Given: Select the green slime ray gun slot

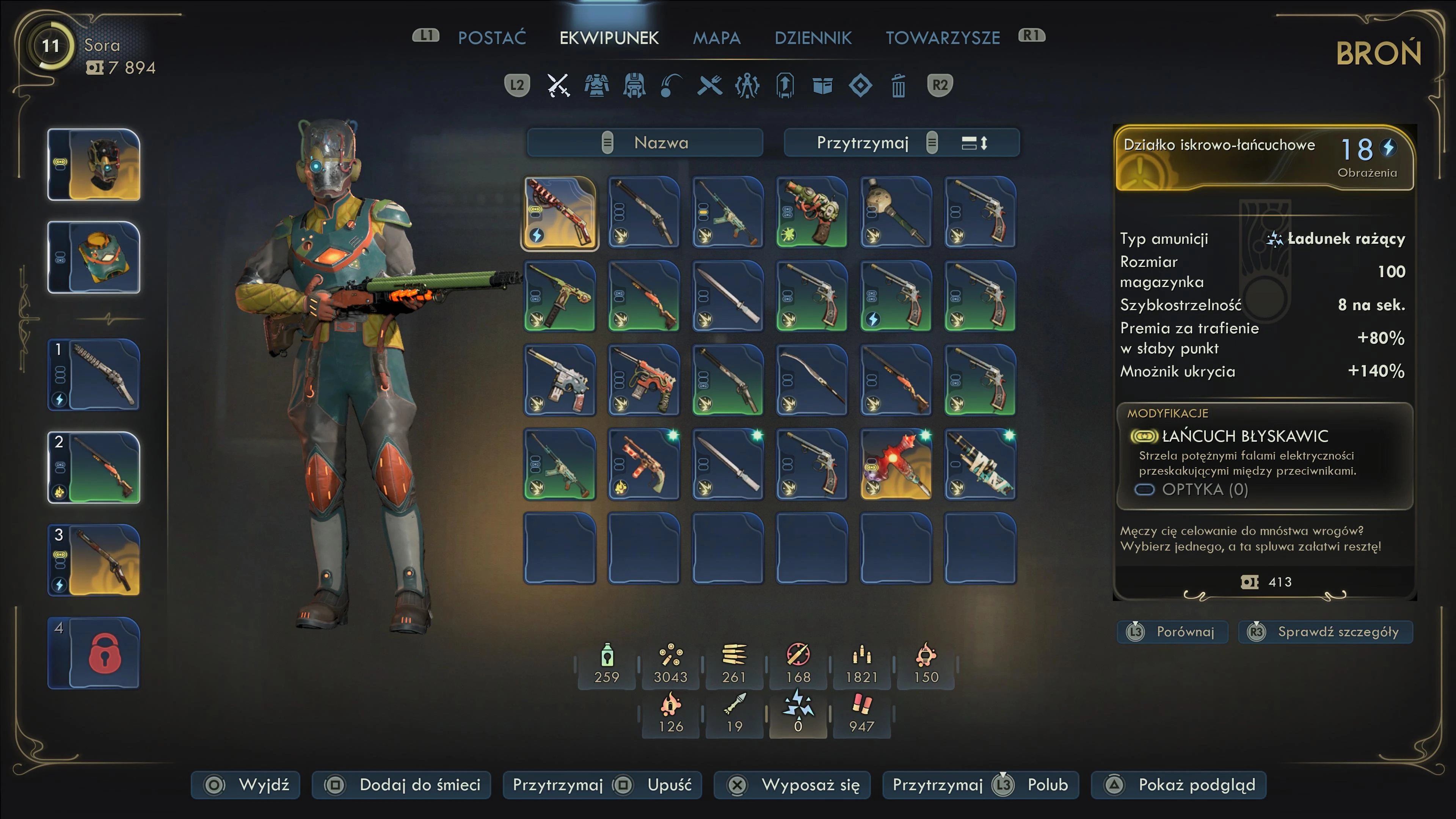Looking at the screenshot, I should pos(812,212).
